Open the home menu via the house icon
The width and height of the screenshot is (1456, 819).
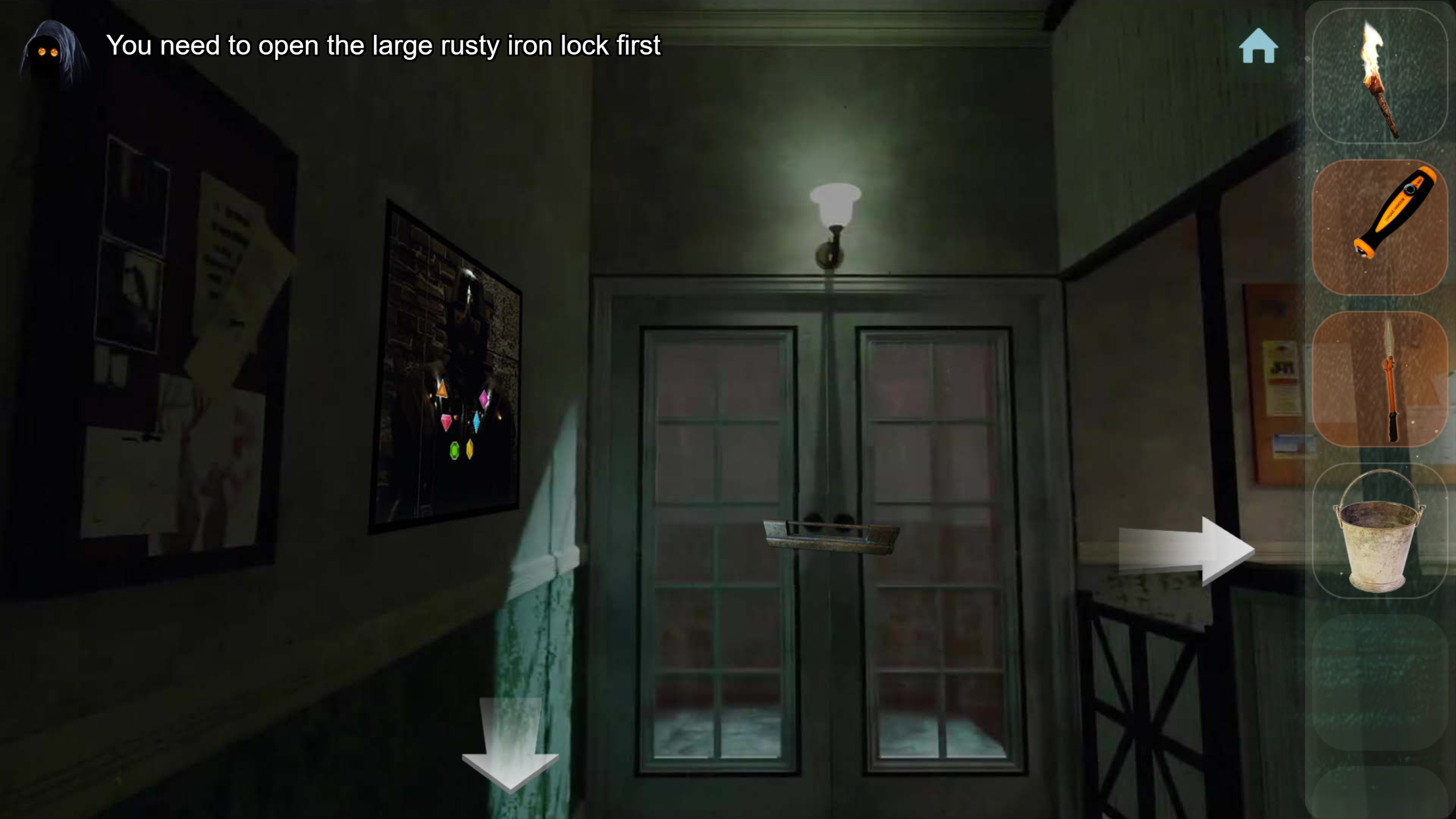pos(1258,46)
